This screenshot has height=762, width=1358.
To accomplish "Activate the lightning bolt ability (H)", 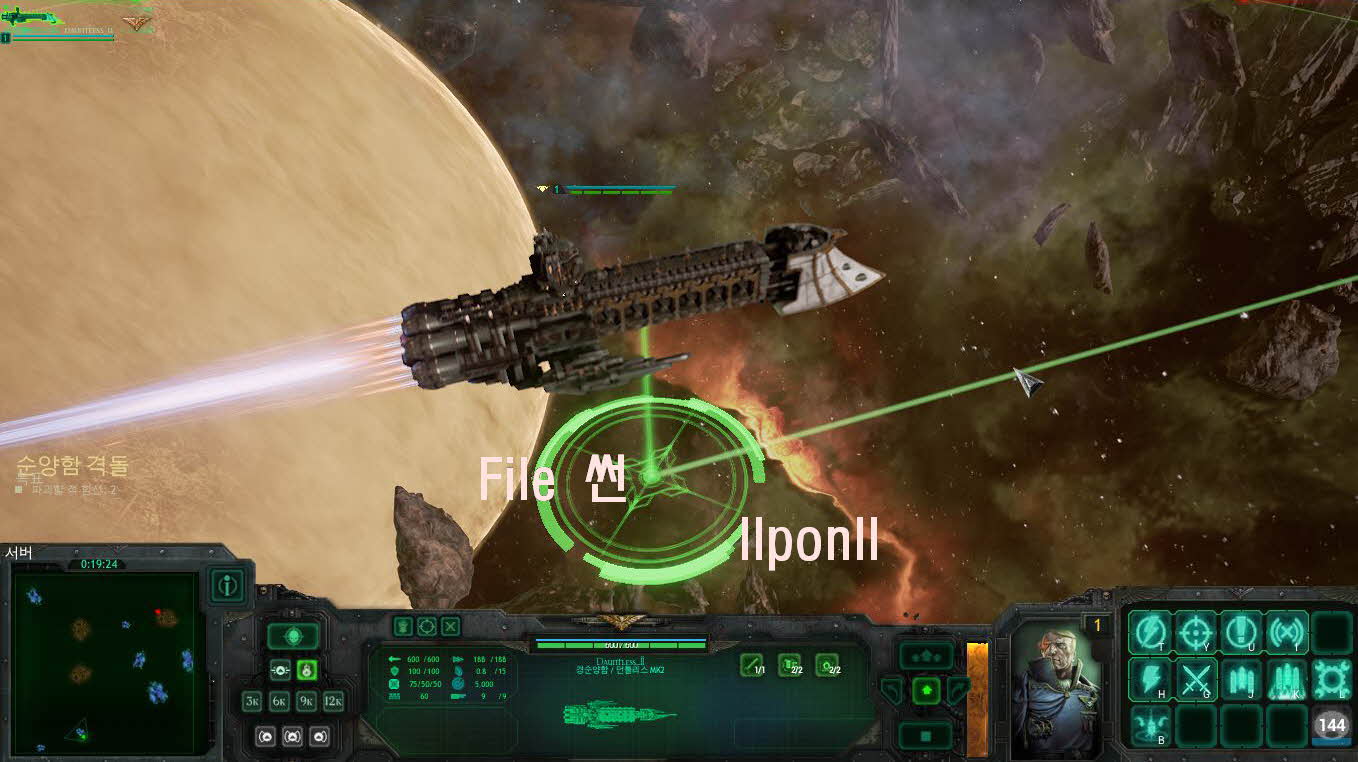I will click(x=1150, y=678).
